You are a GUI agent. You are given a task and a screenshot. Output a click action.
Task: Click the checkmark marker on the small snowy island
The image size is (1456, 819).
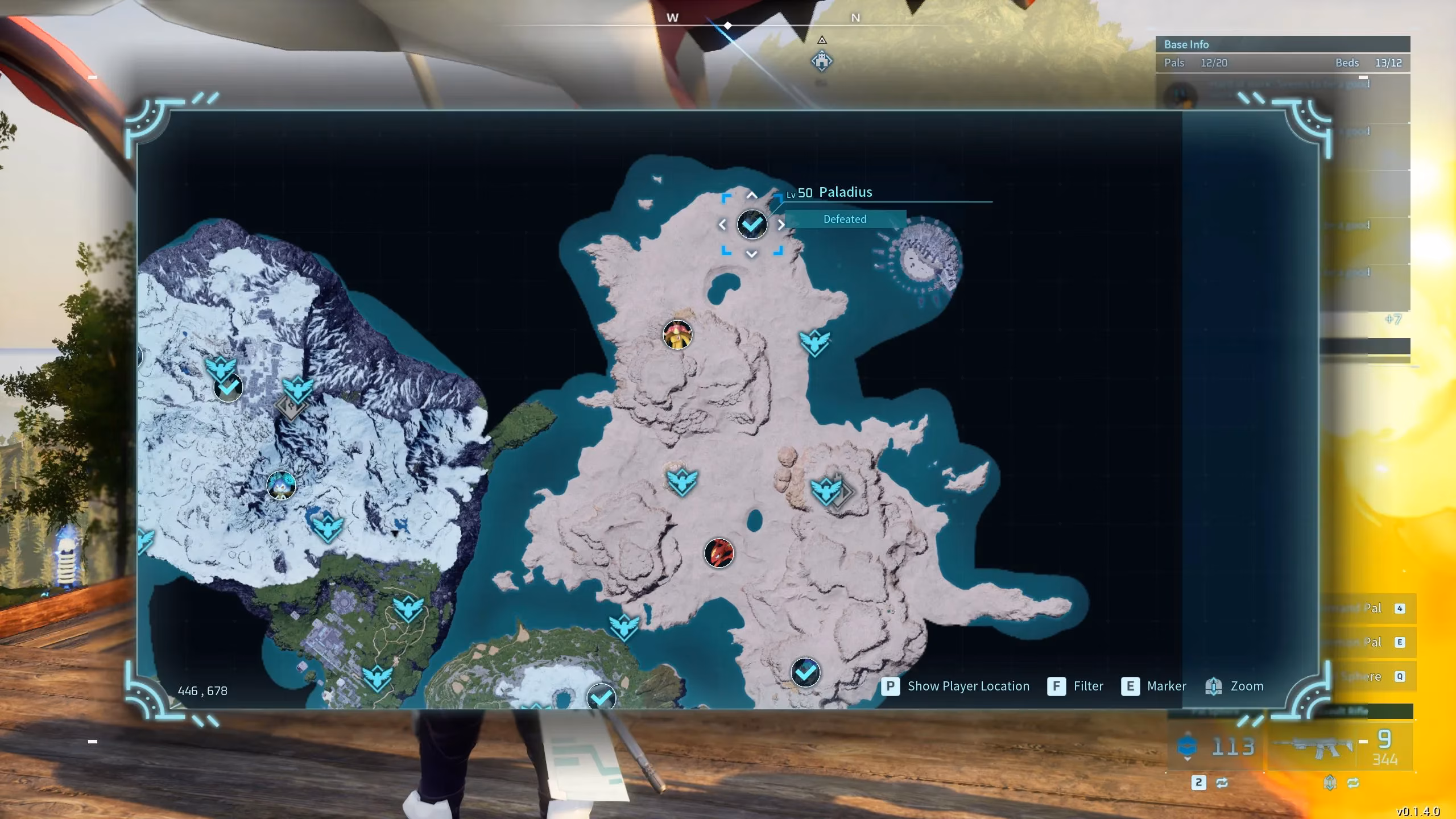[601, 697]
